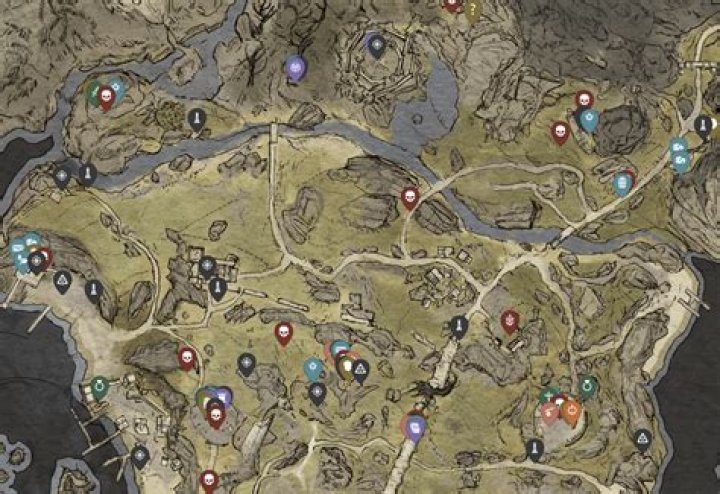Screen dimensions: 720x494
Task: Select the purple marker north of the river
Action: tap(295, 67)
